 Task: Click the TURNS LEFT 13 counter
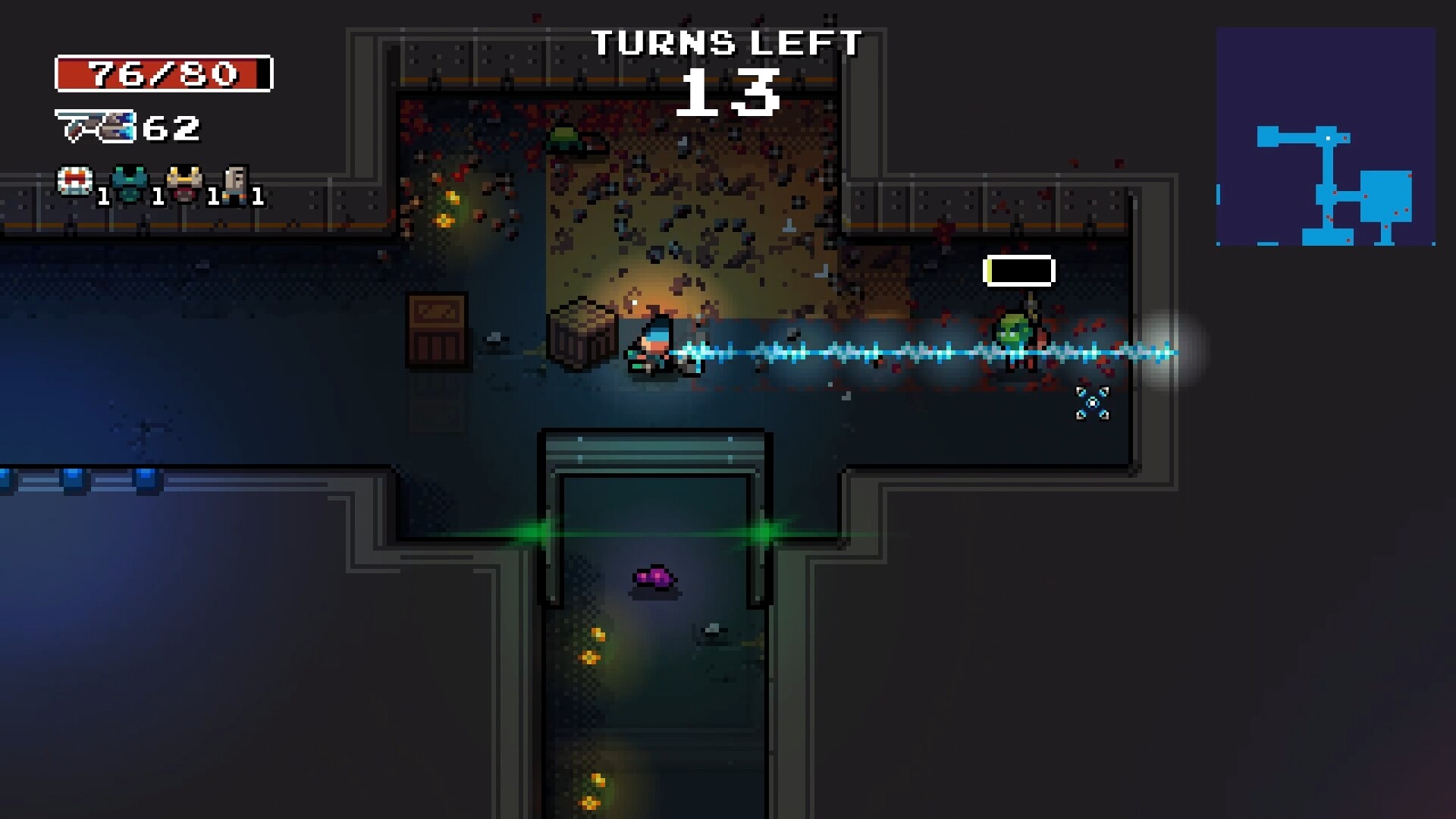[730, 68]
